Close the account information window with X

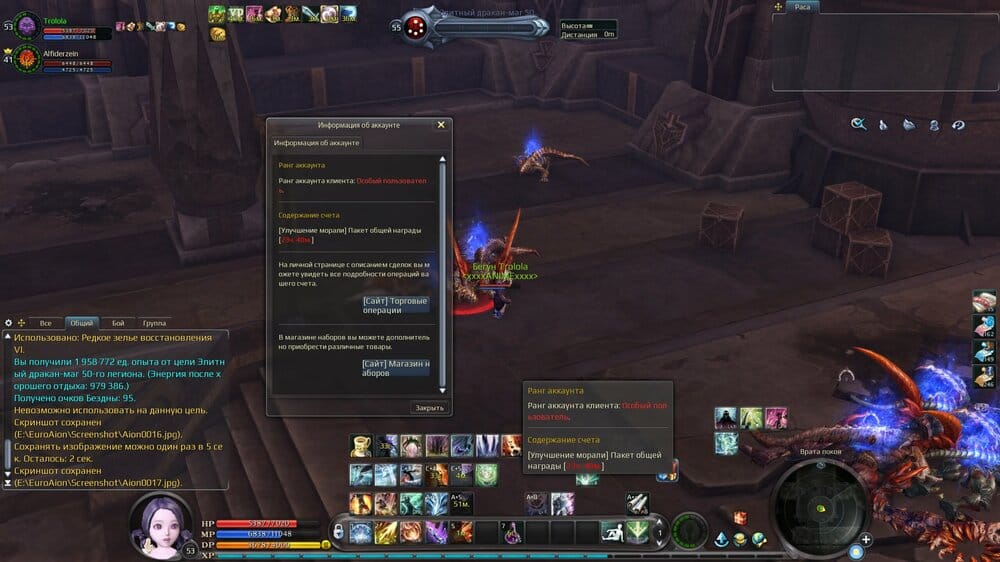click(x=441, y=125)
